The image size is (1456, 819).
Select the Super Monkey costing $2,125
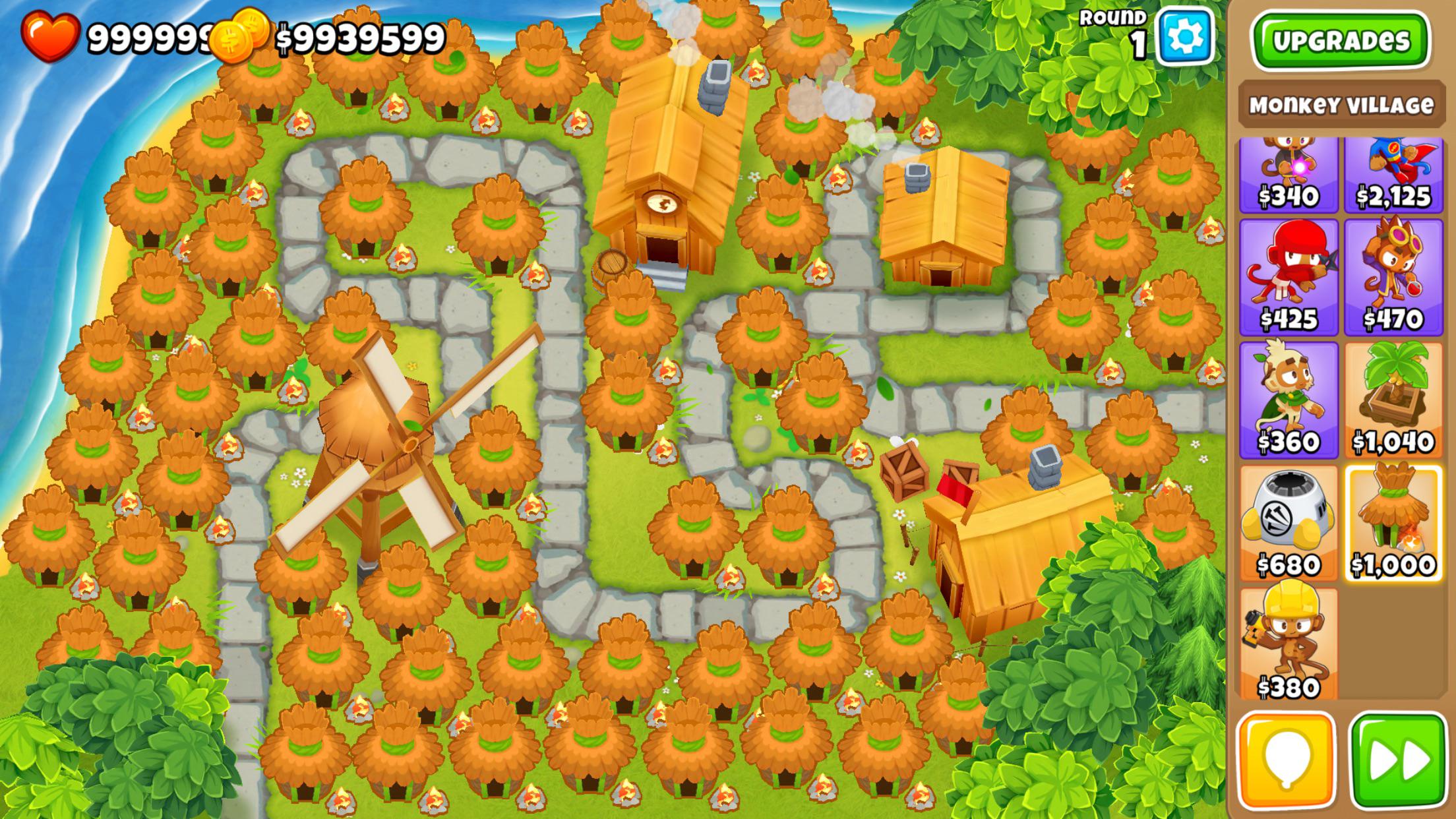coord(1393,175)
